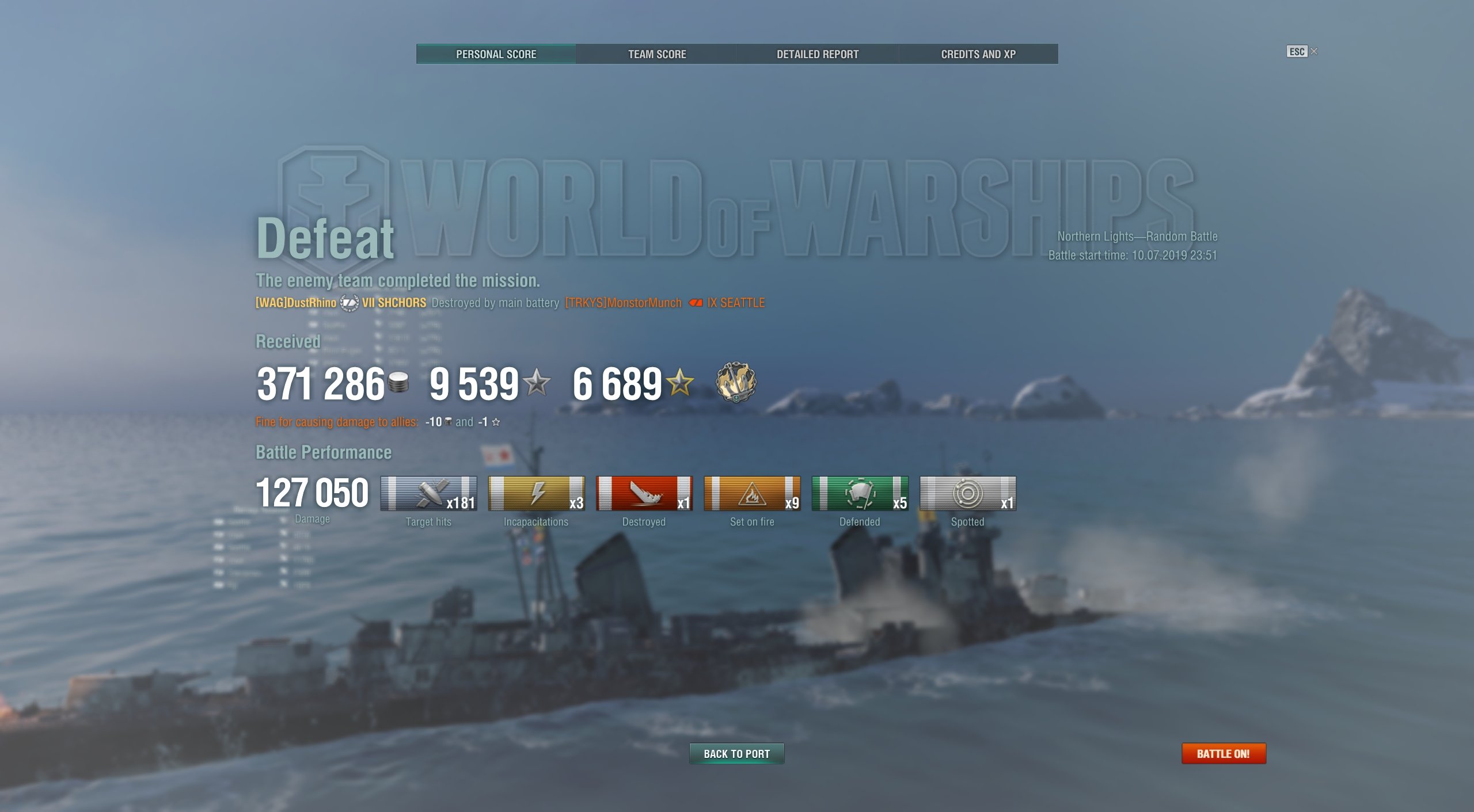The image size is (1474, 812).
Task: Show the Detailed Report tab
Action: pos(817,54)
